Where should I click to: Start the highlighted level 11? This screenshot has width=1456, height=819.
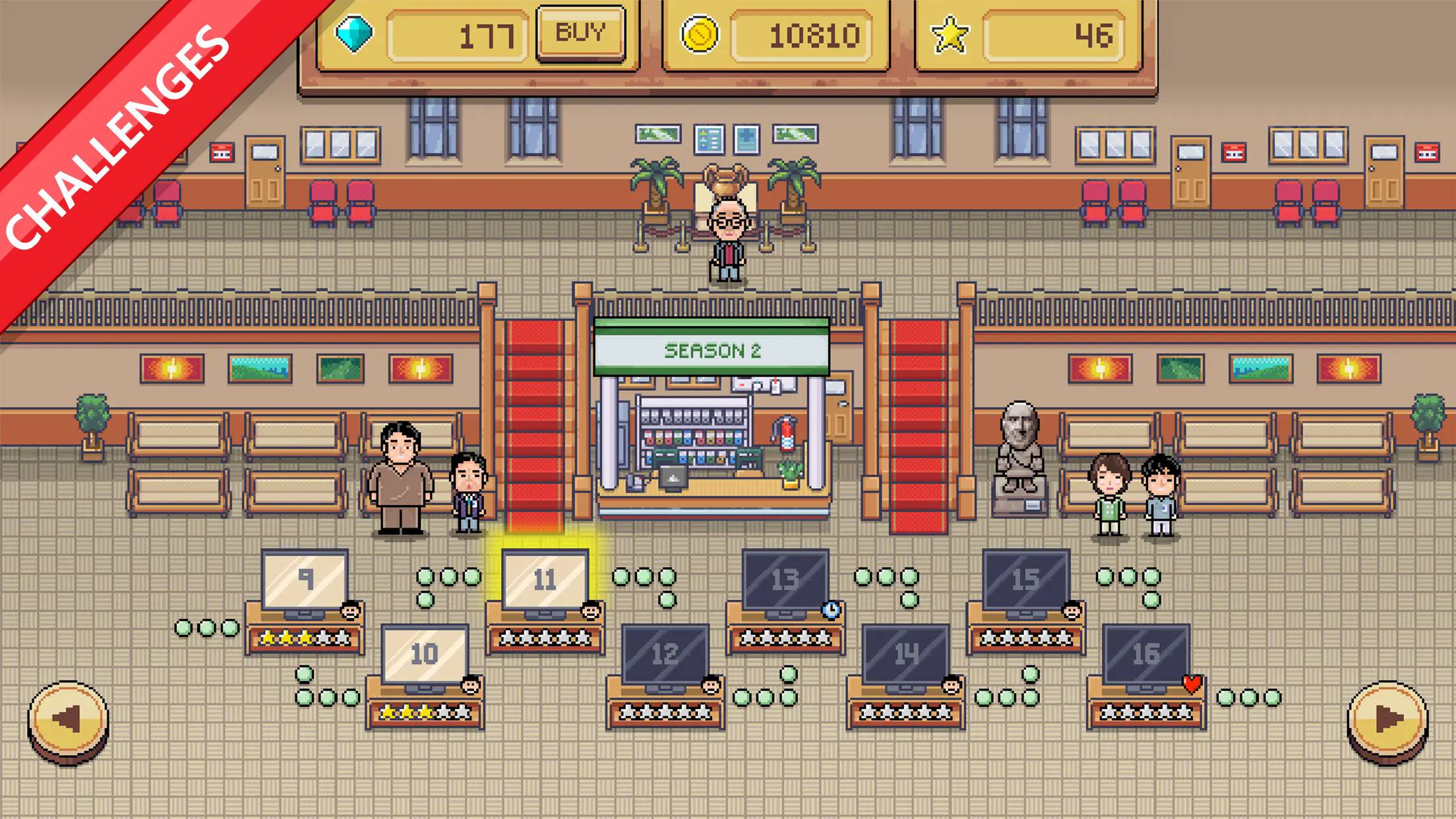click(x=545, y=580)
